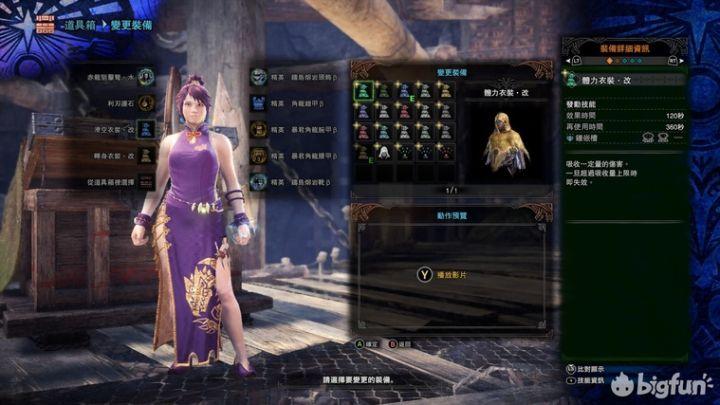Select the 暴君角龍腰甲β waist armor slot
The height and width of the screenshot is (405, 720).
[259, 155]
